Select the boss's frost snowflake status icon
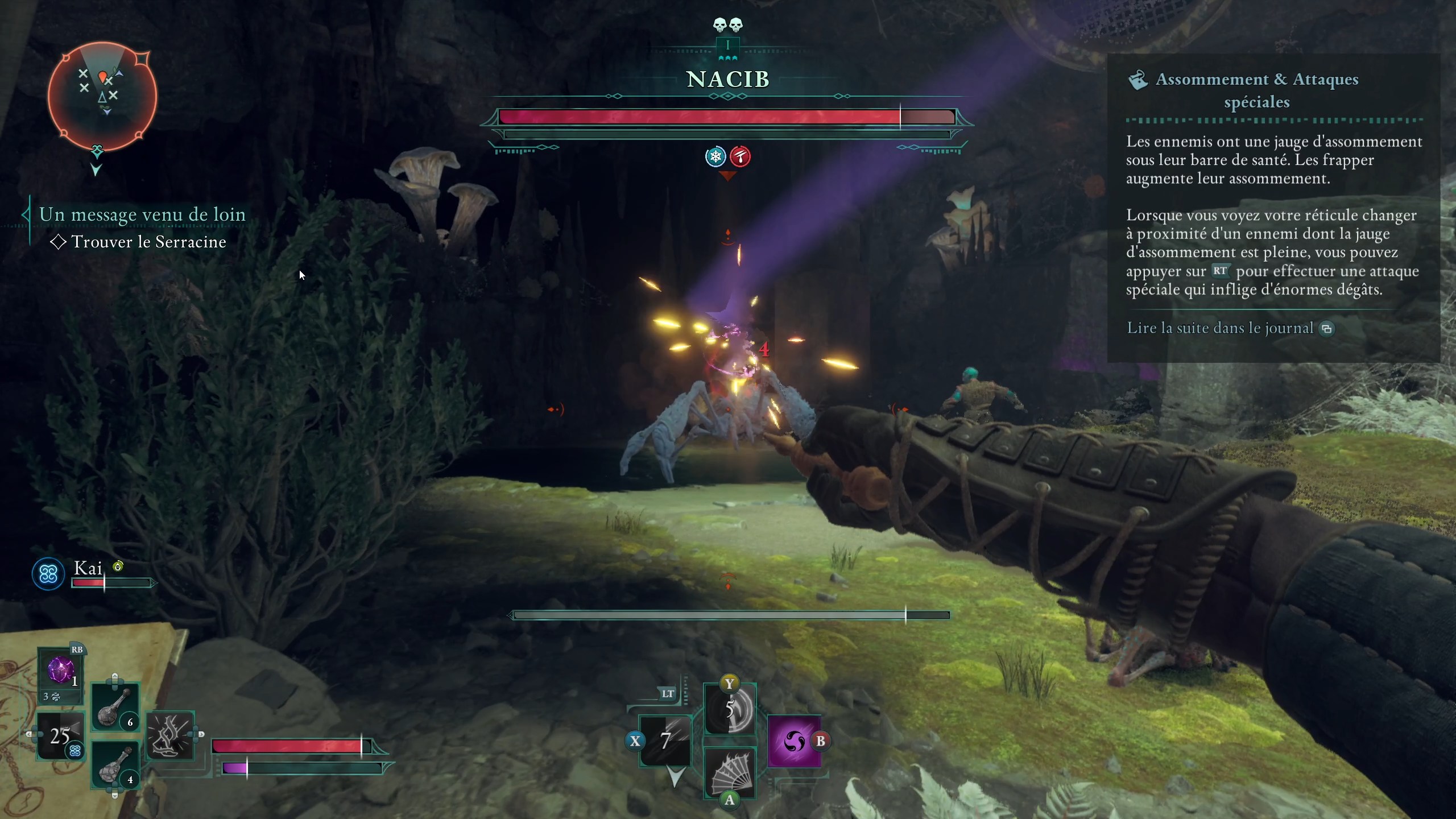 pos(715,156)
